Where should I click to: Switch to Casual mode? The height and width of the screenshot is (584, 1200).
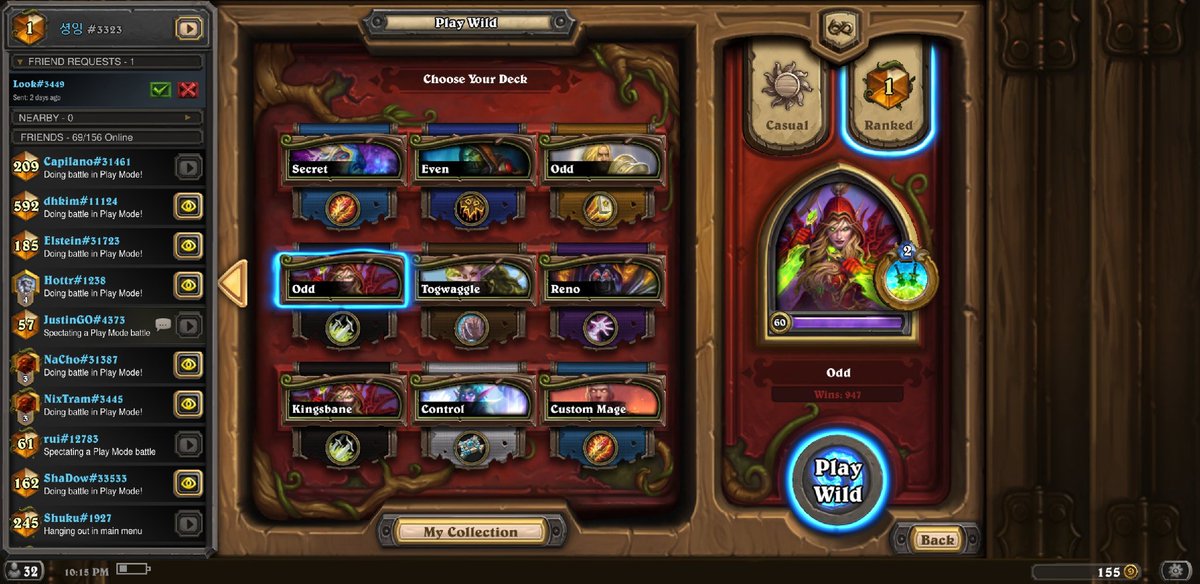click(787, 100)
